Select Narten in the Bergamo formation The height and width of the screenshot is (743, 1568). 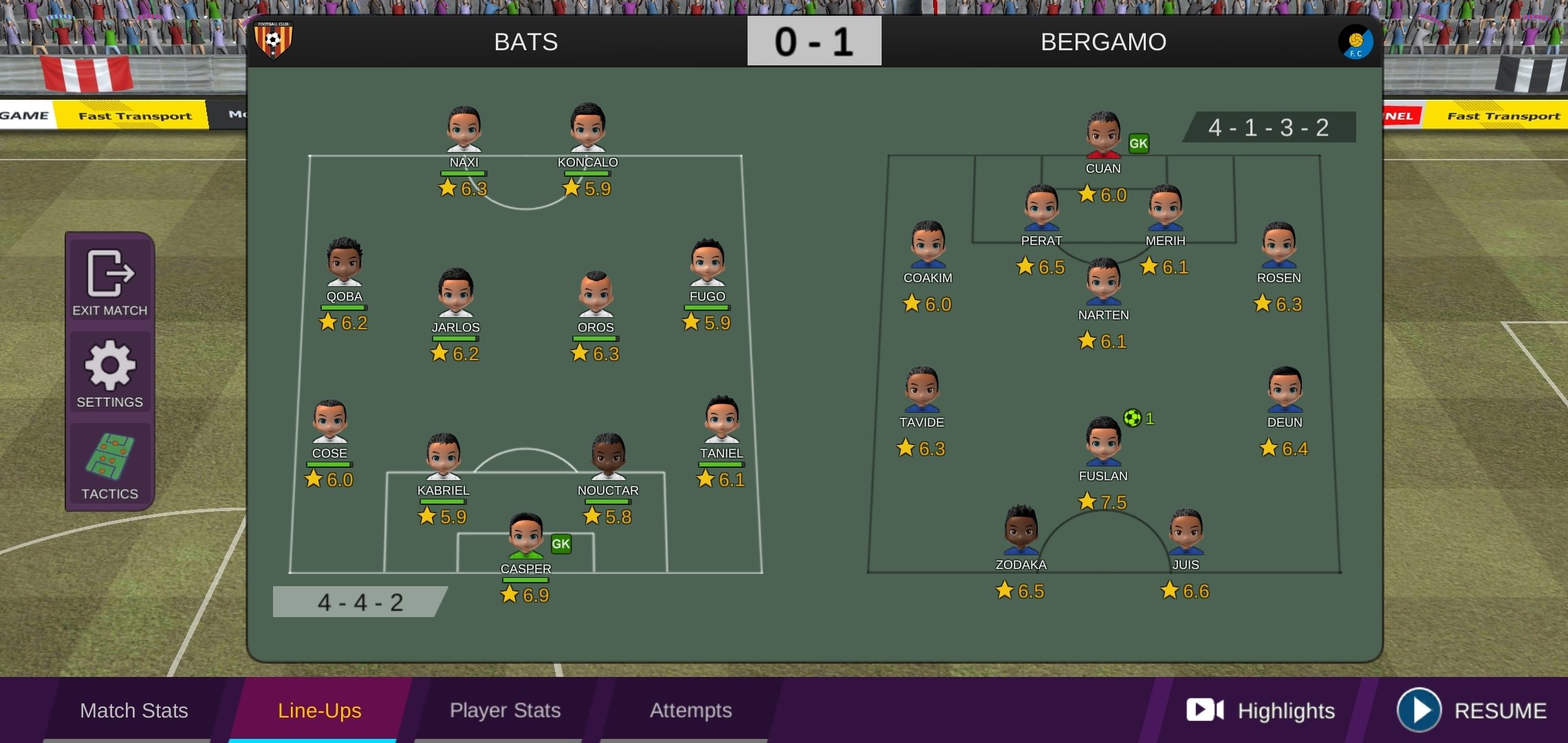coord(1103,281)
